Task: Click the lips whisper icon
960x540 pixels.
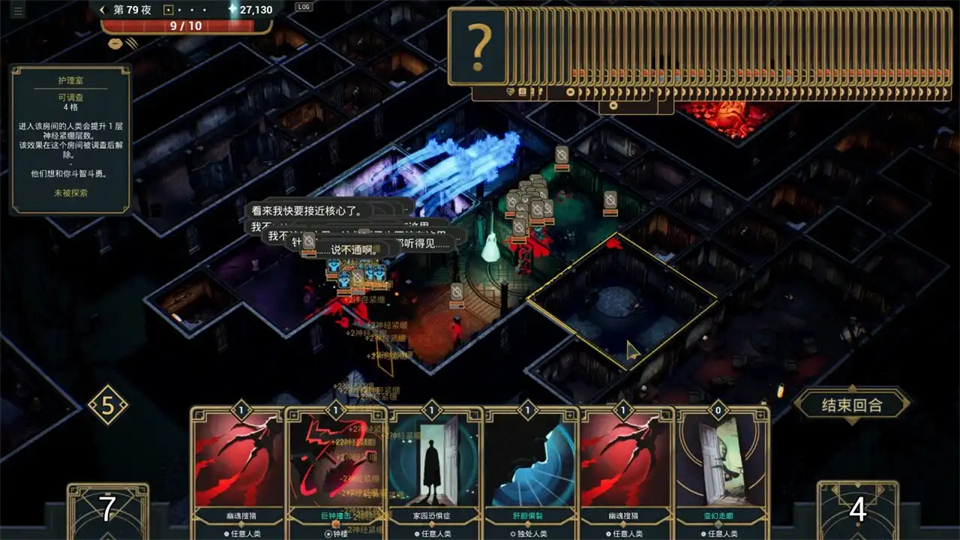Action: [x=117, y=43]
